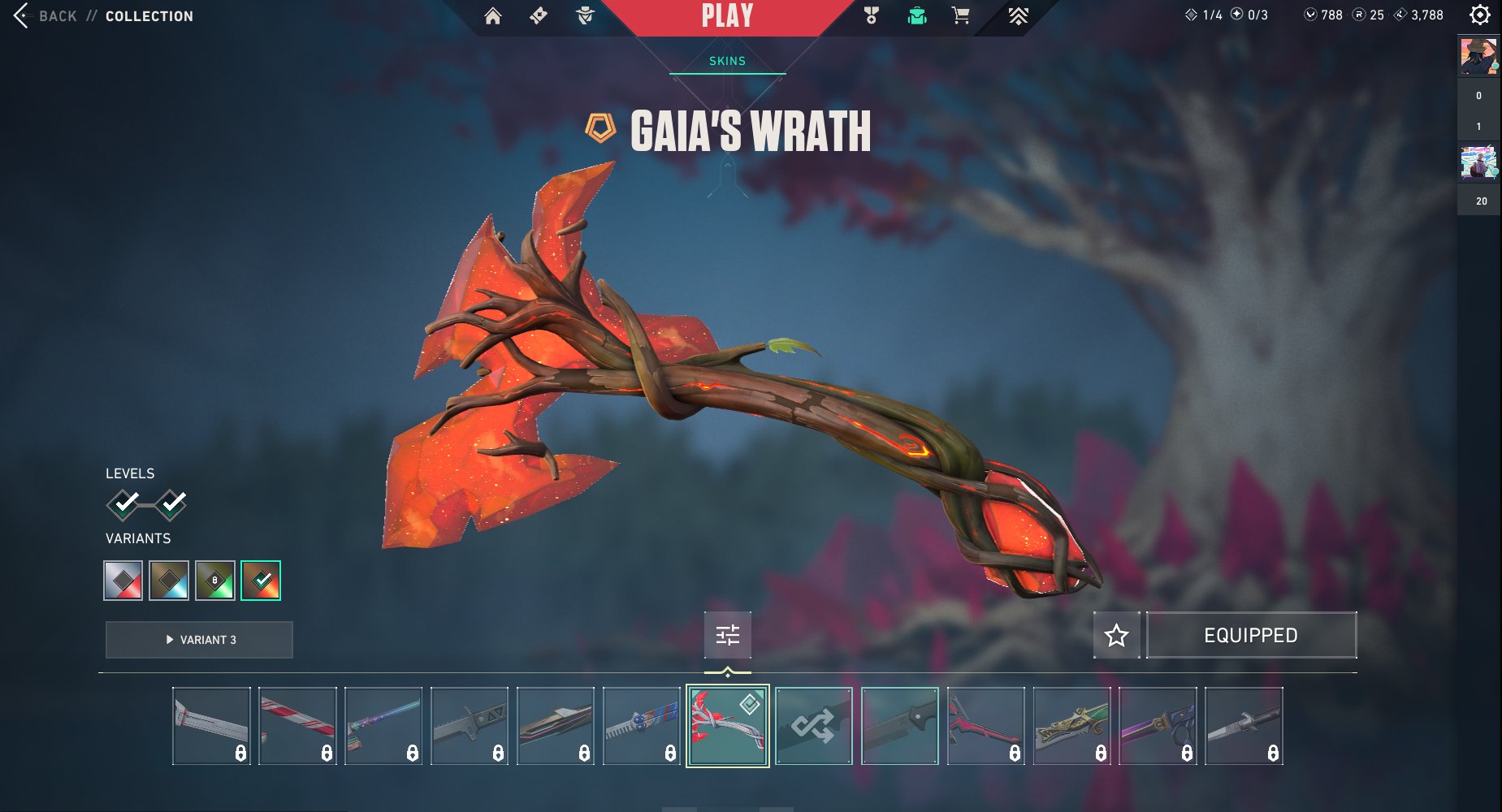1502x812 pixels.
Task: Open the settings gear
Action: [1480, 15]
